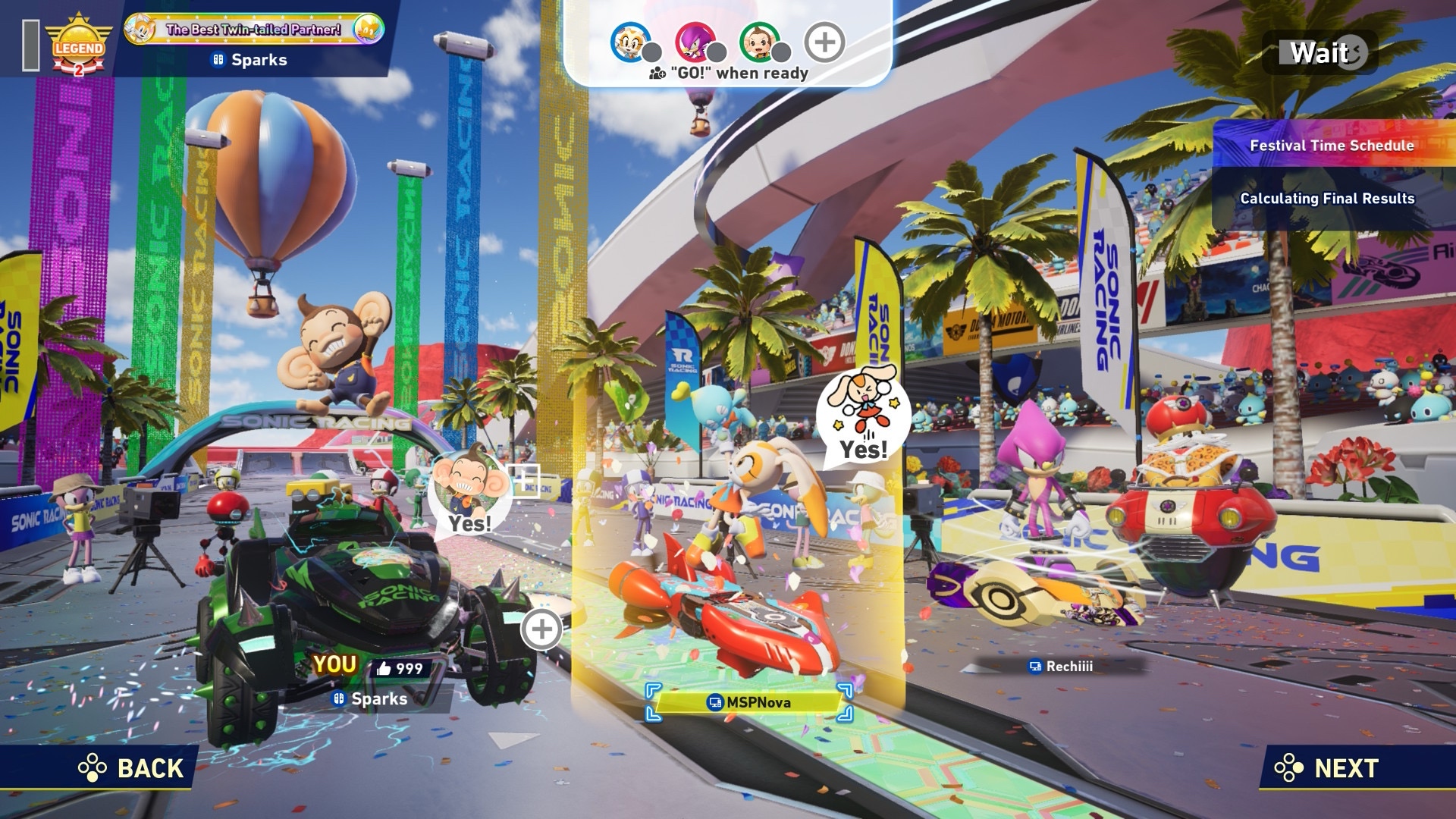Add a member with the top panel plus
The image size is (1456, 819).
click(x=824, y=42)
